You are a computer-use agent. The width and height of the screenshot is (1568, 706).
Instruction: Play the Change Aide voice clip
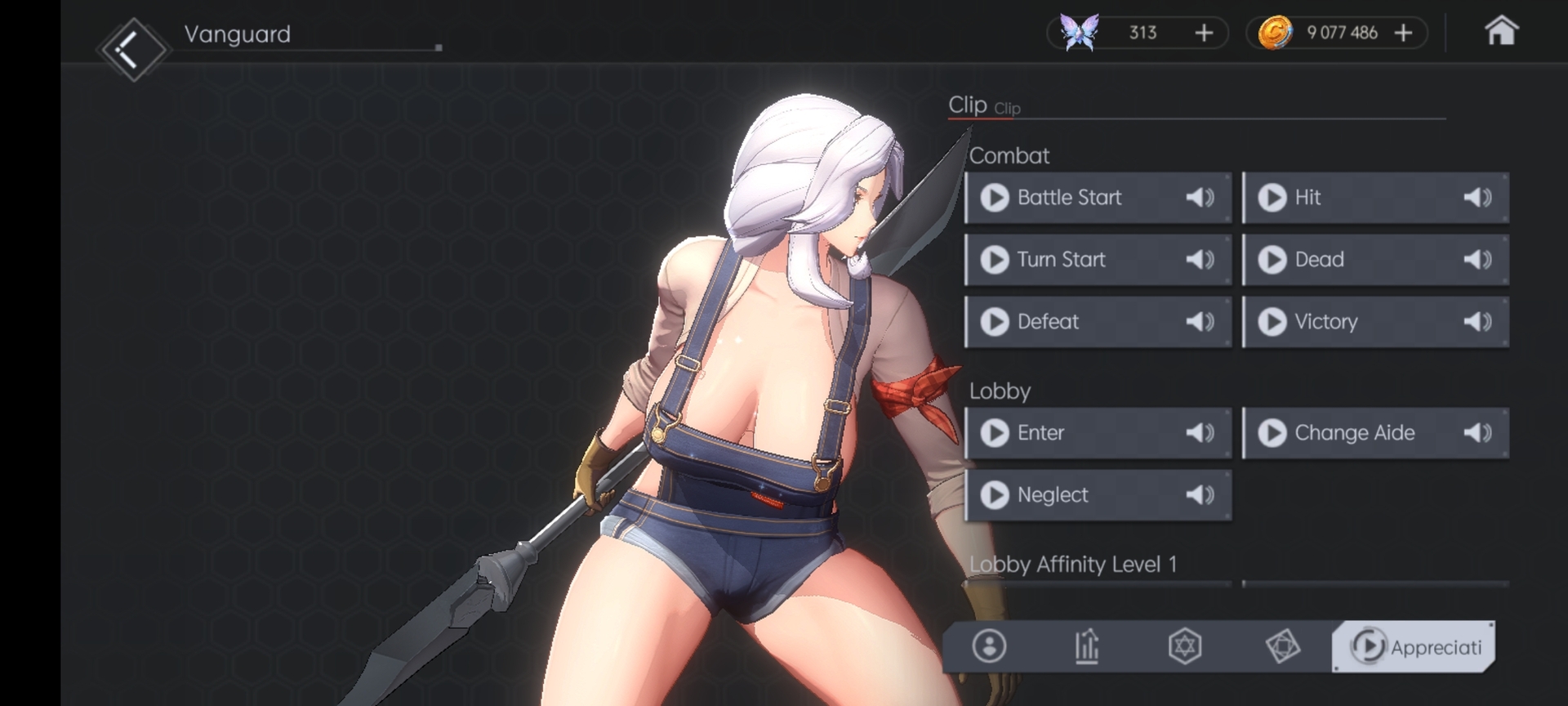pos(1272,433)
